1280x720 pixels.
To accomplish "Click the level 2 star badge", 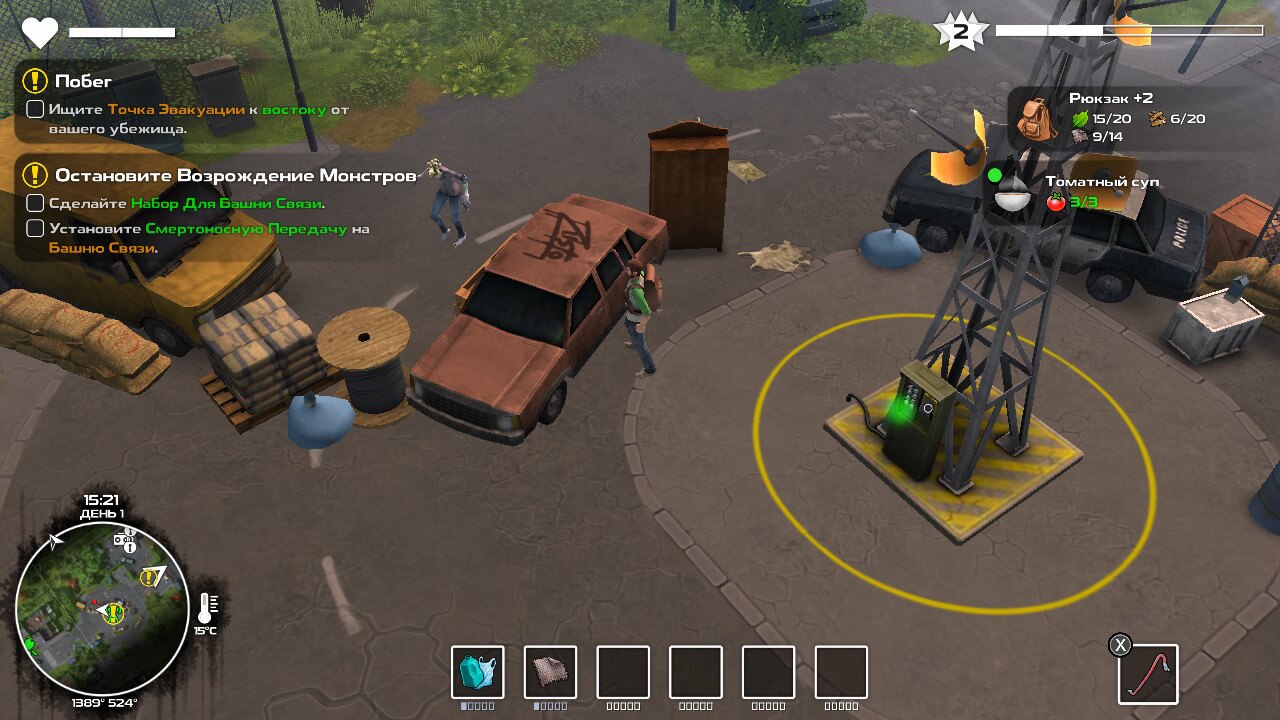I will (x=960, y=32).
